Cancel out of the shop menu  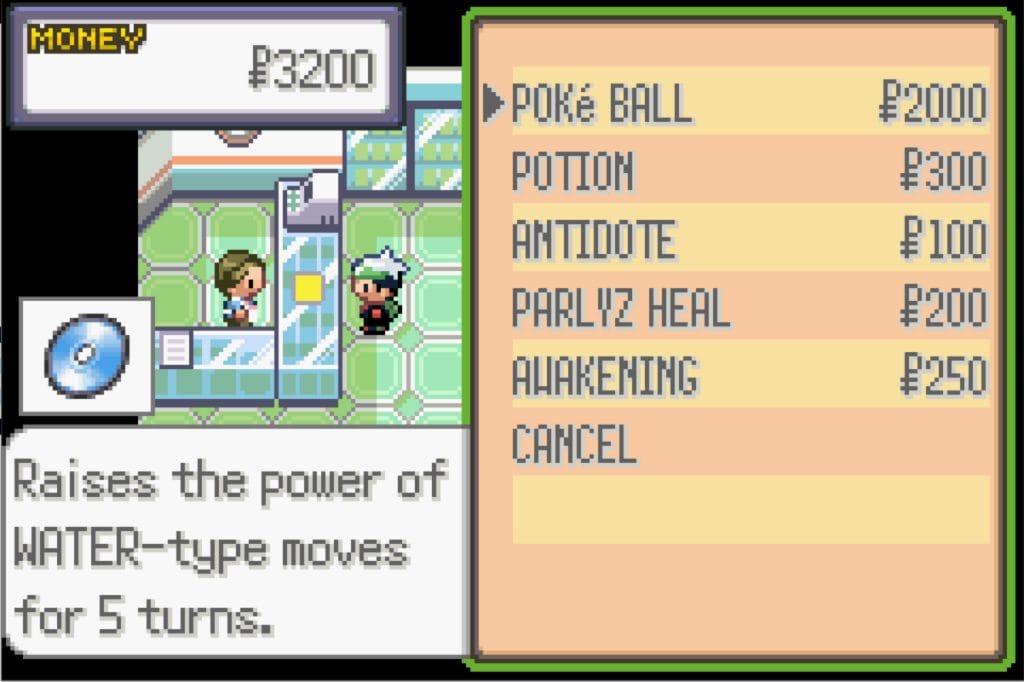[x=574, y=443]
